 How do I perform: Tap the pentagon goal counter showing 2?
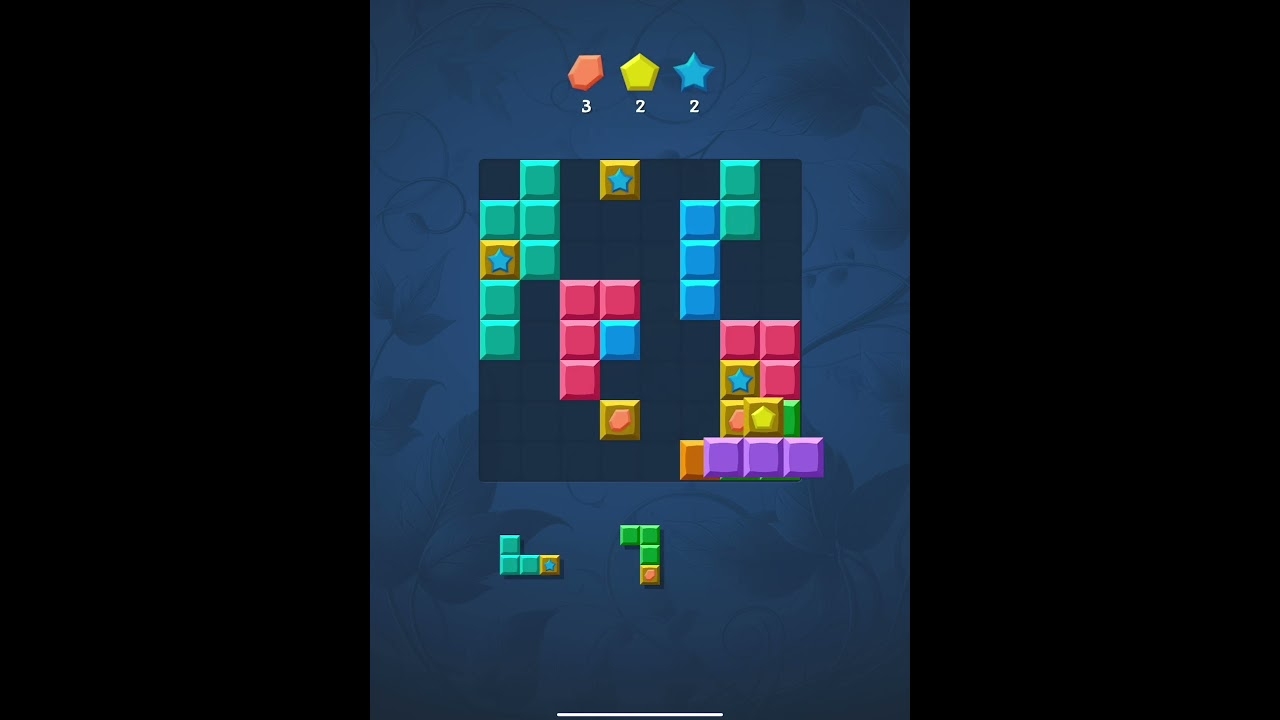[640, 104]
